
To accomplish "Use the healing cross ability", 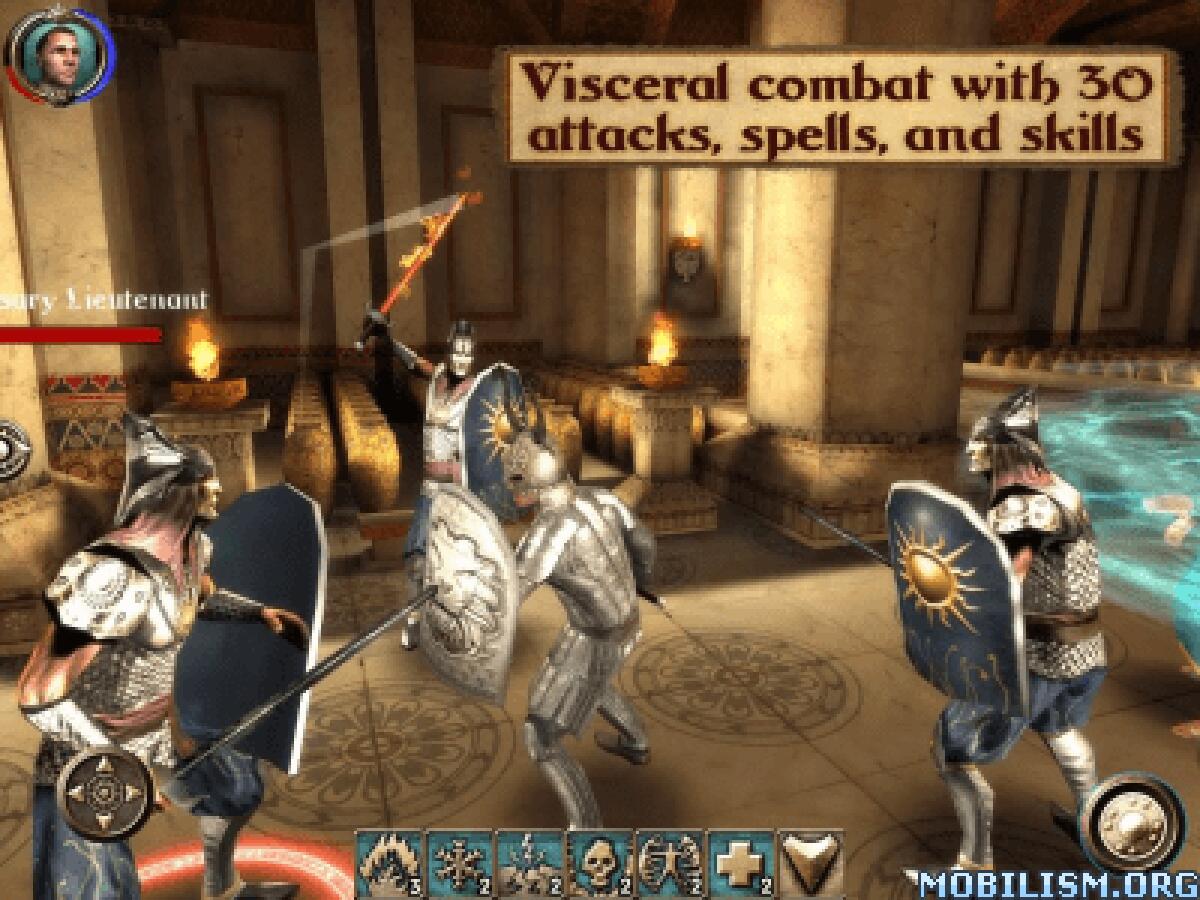I will 740,862.
